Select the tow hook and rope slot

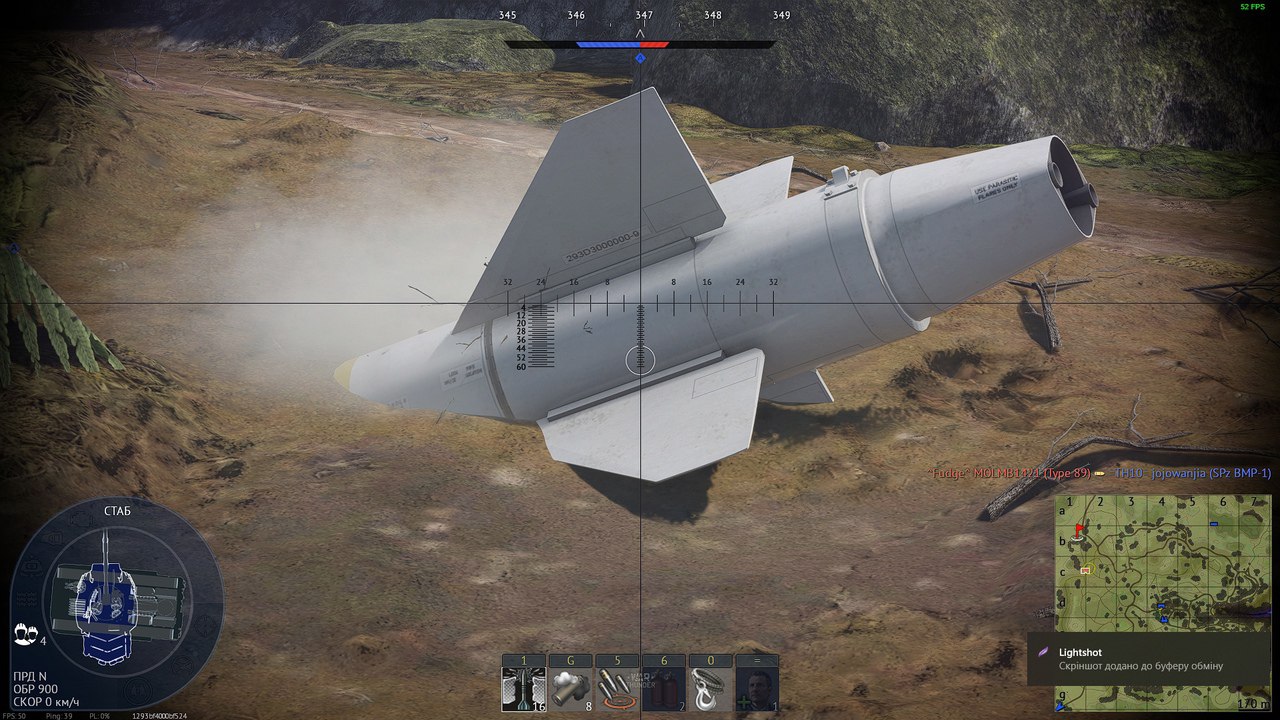click(710, 689)
